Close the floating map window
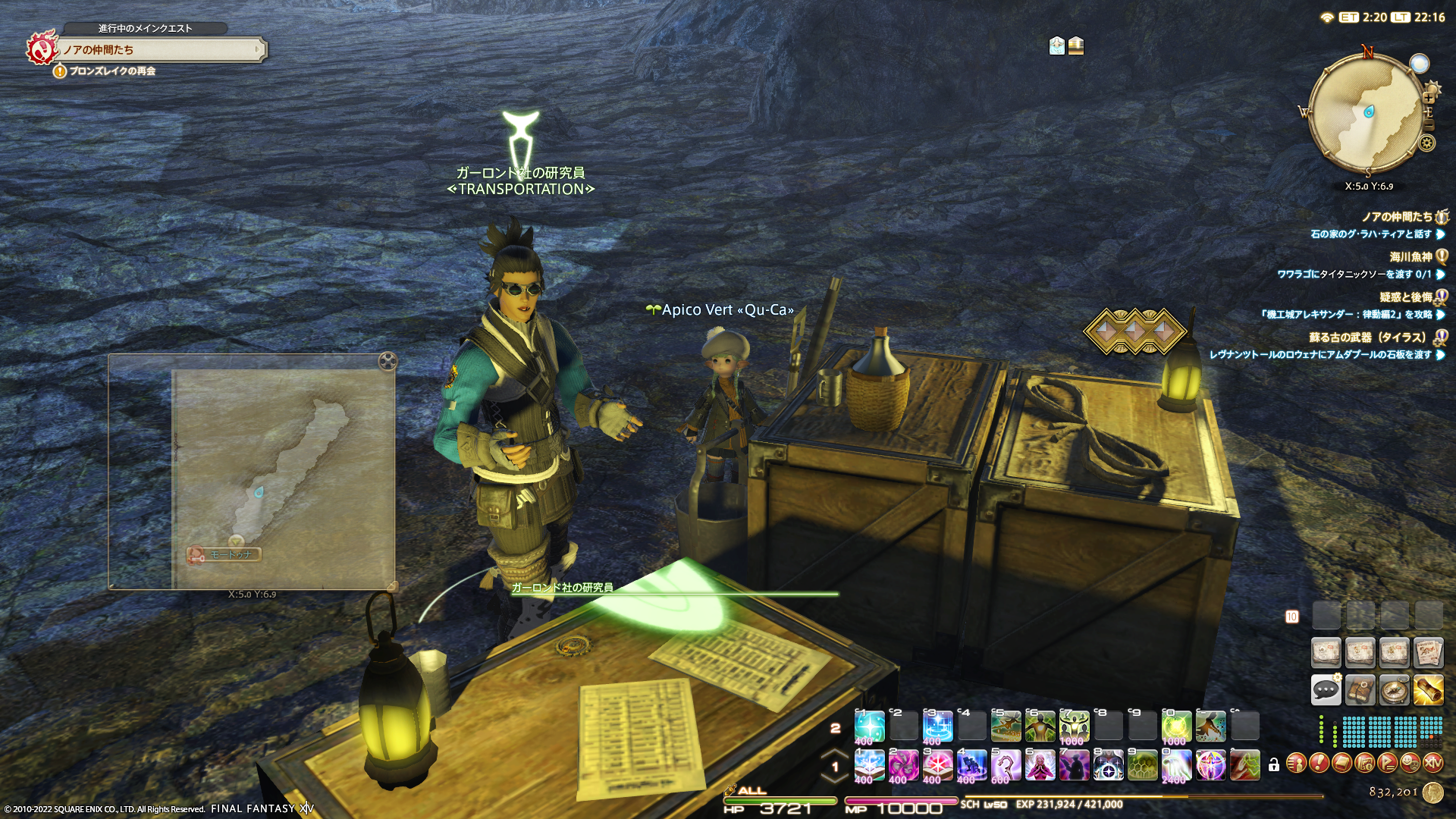 (x=388, y=361)
